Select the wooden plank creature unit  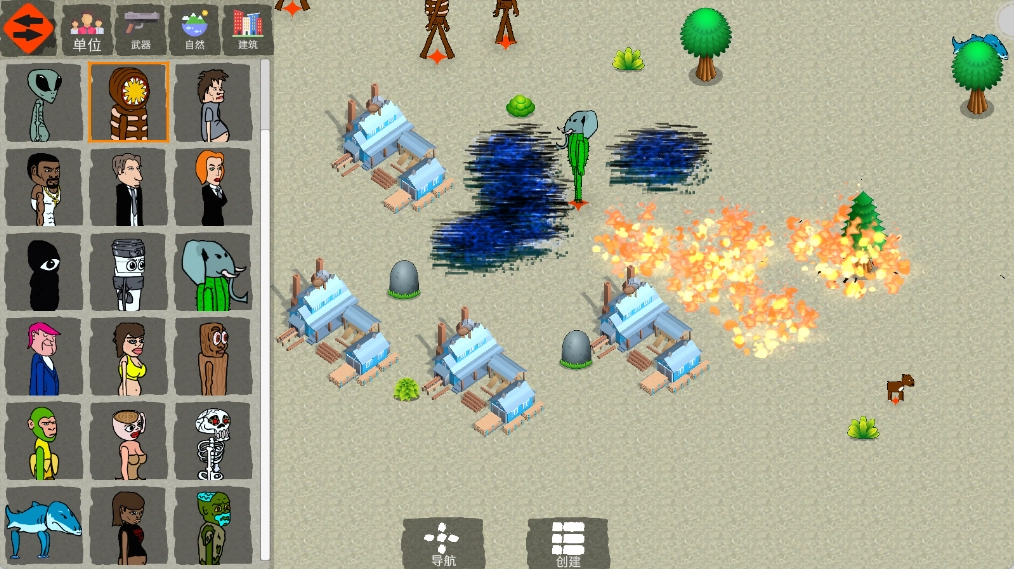pyautogui.click(x=212, y=357)
